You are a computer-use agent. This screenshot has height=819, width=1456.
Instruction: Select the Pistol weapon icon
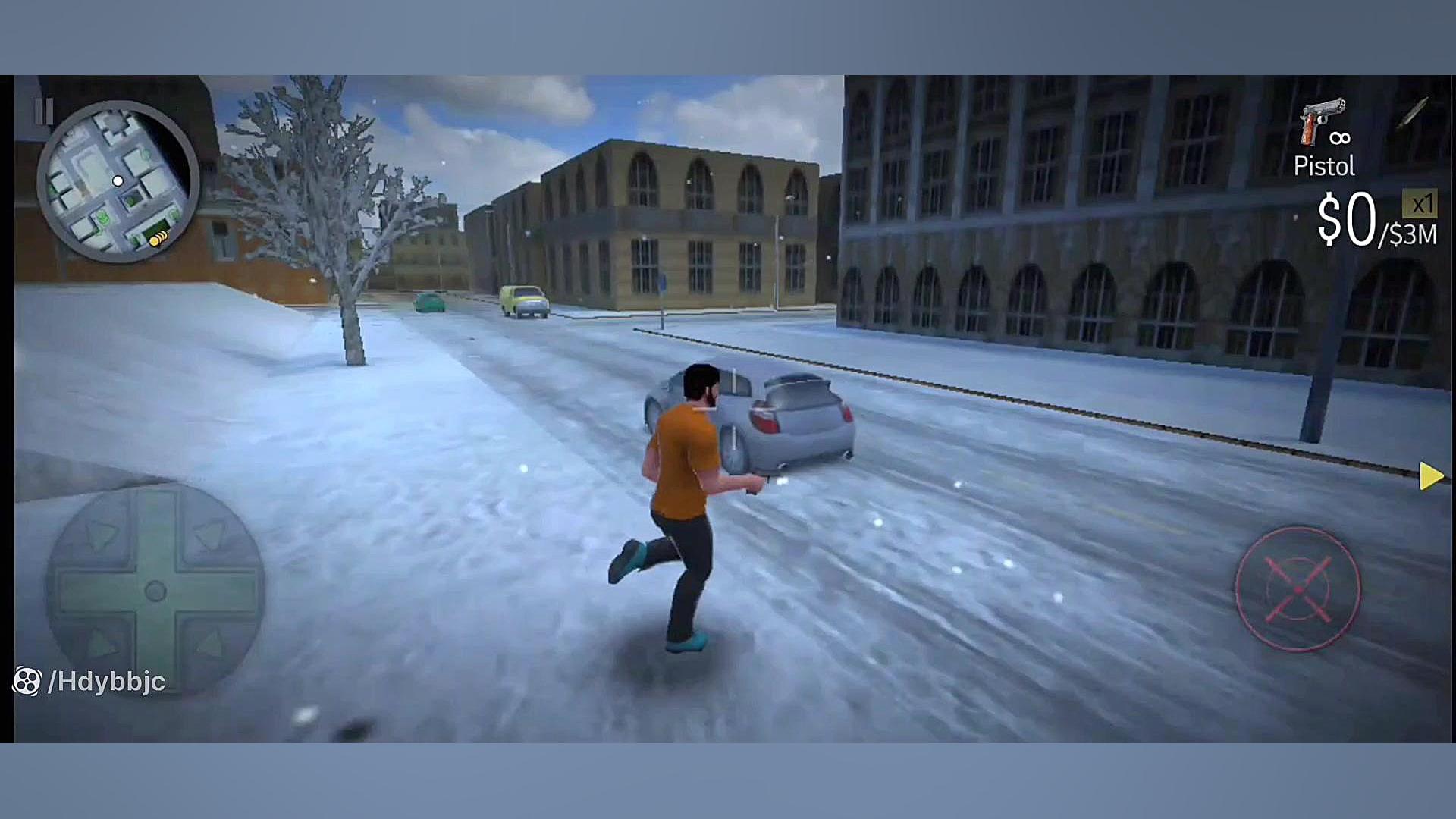coord(1321,122)
